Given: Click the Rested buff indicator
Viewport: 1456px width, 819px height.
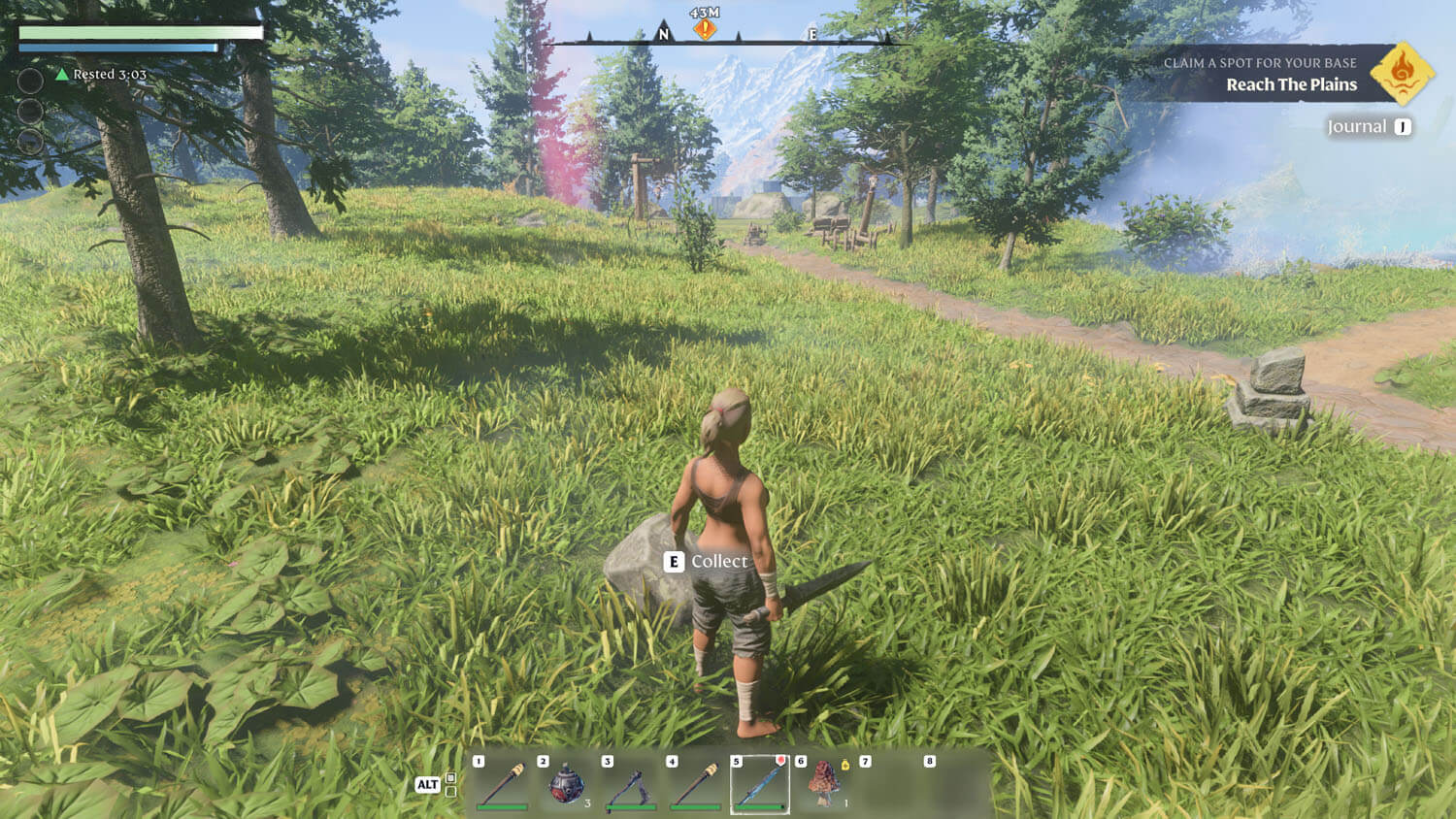Looking at the screenshot, I should (x=101, y=75).
